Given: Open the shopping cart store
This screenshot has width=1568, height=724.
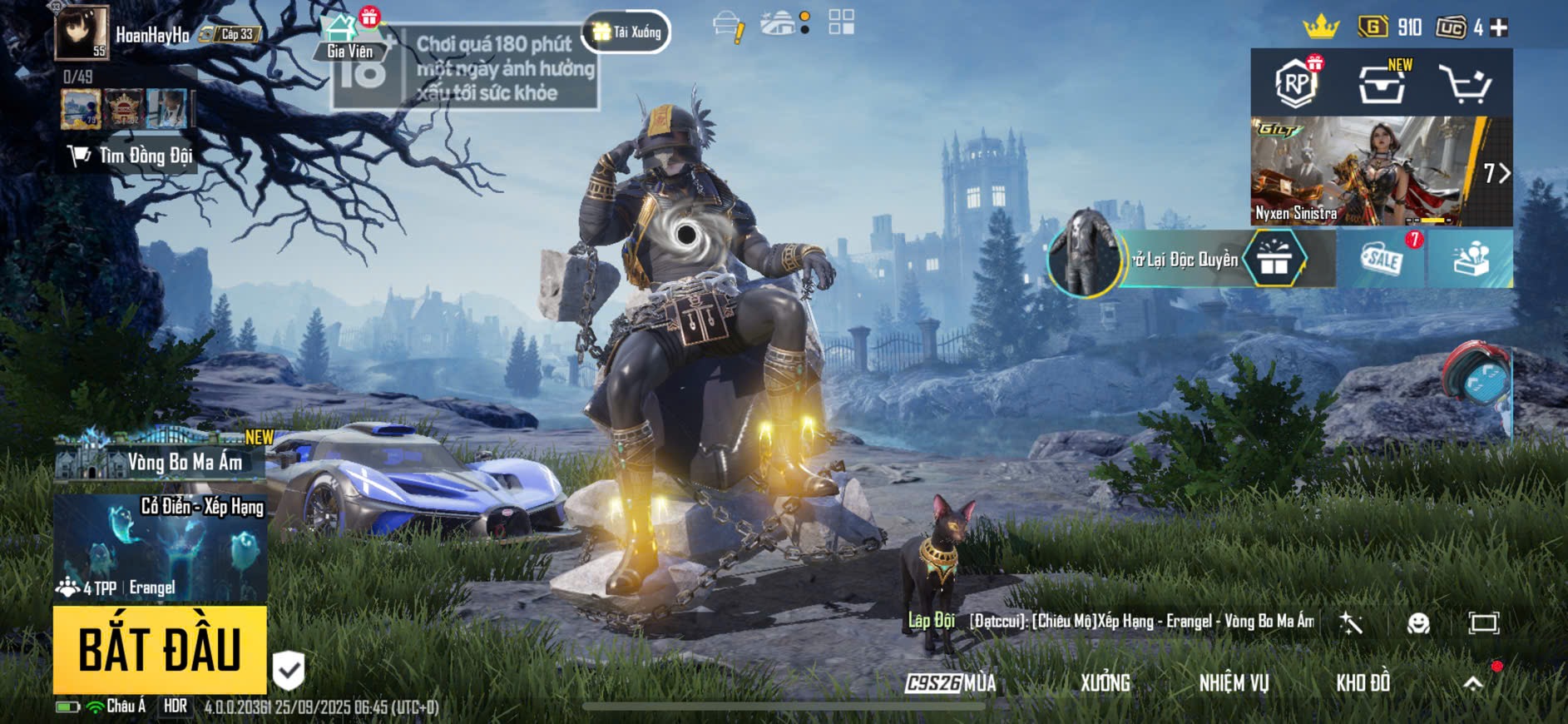Looking at the screenshot, I should click(1465, 84).
